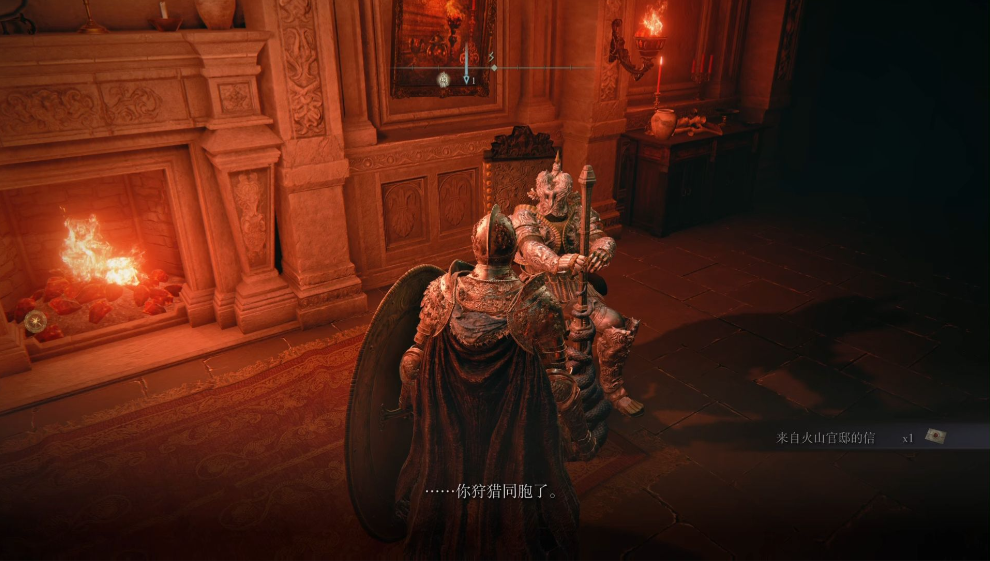The height and width of the screenshot is (561, 990).
Task: Select the 来自火山官邸的信 item notification
Action: pos(824,437)
